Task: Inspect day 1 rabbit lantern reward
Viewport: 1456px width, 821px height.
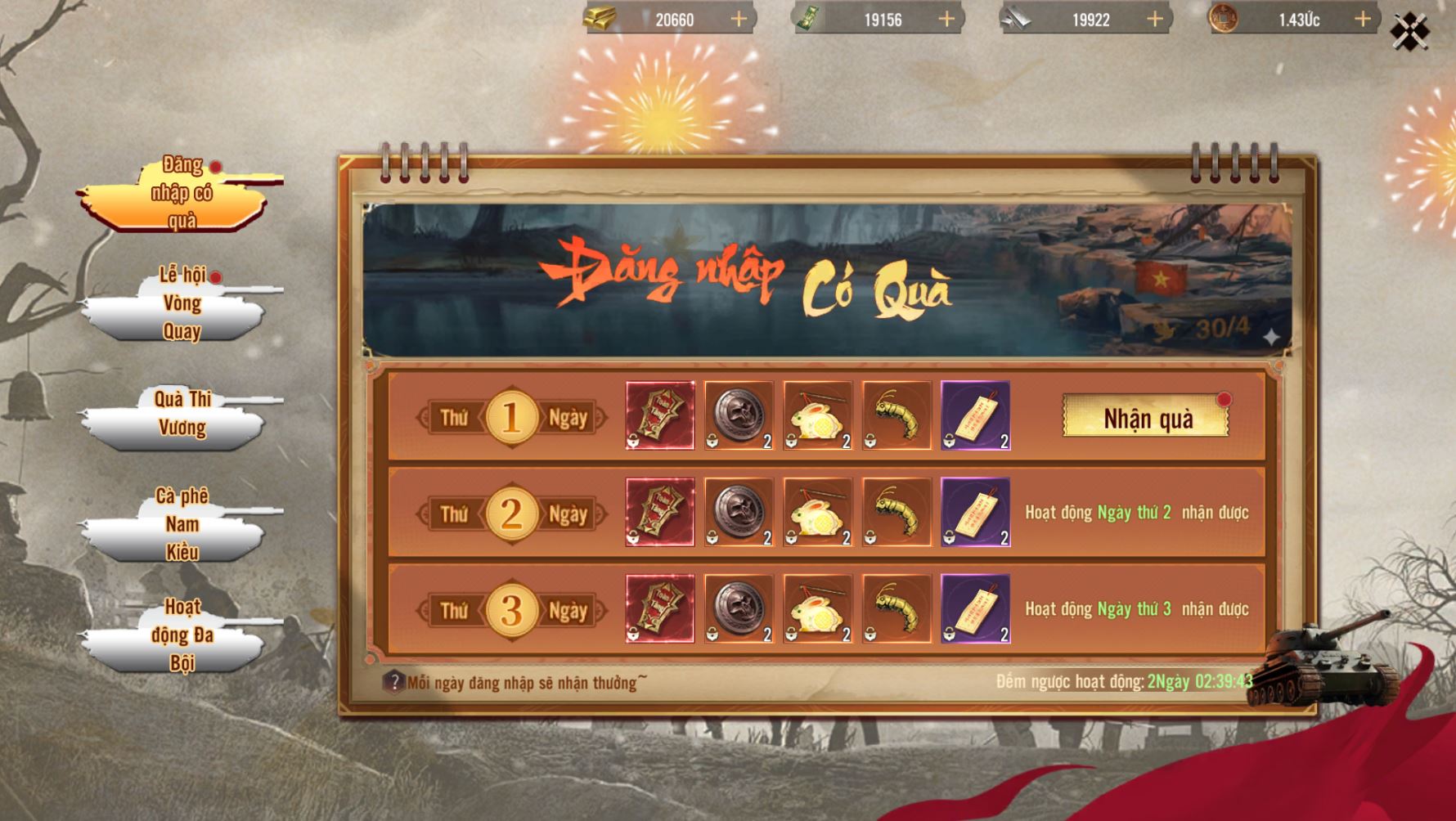Action: point(818,415)
